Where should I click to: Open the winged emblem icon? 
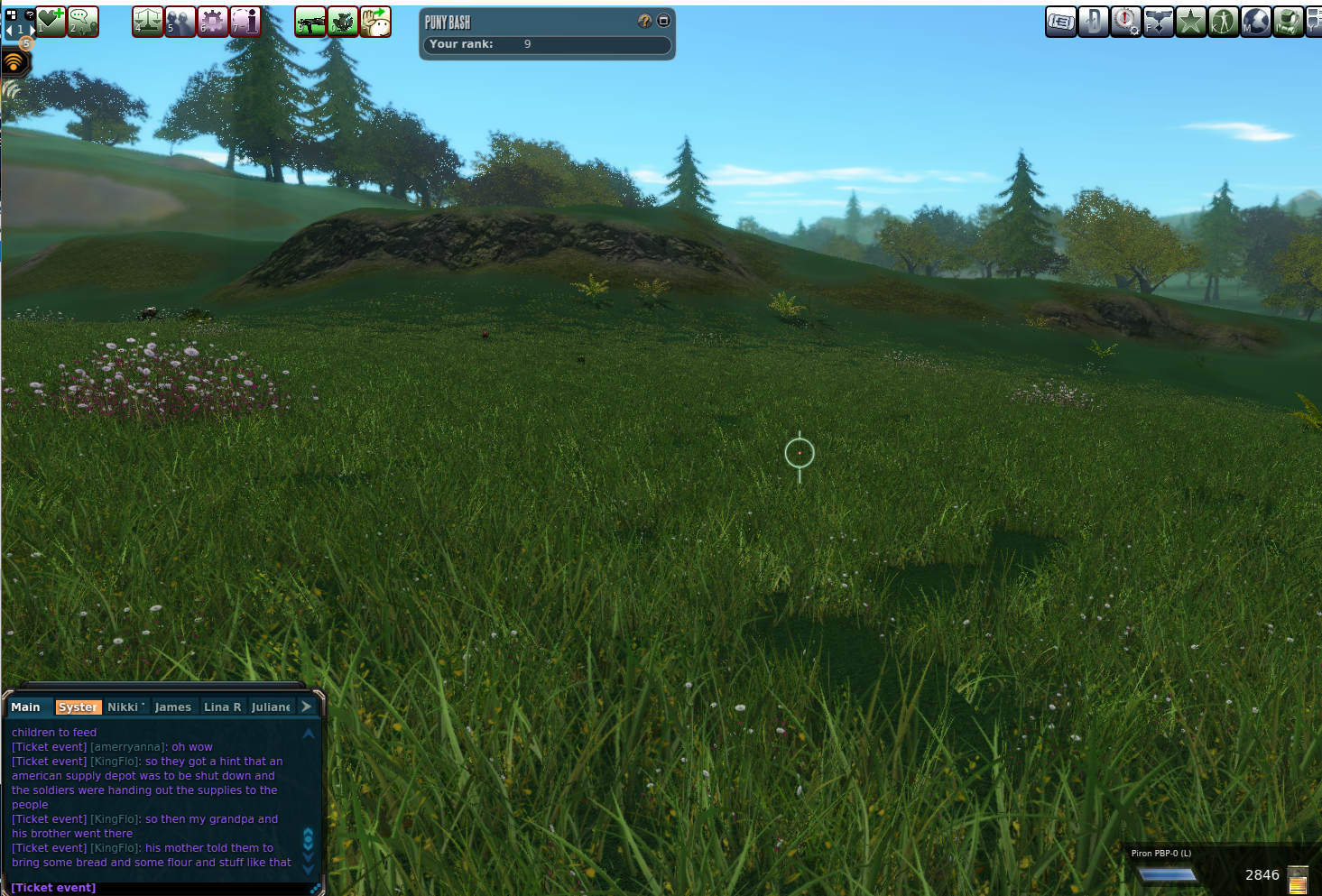point(1158,21)
